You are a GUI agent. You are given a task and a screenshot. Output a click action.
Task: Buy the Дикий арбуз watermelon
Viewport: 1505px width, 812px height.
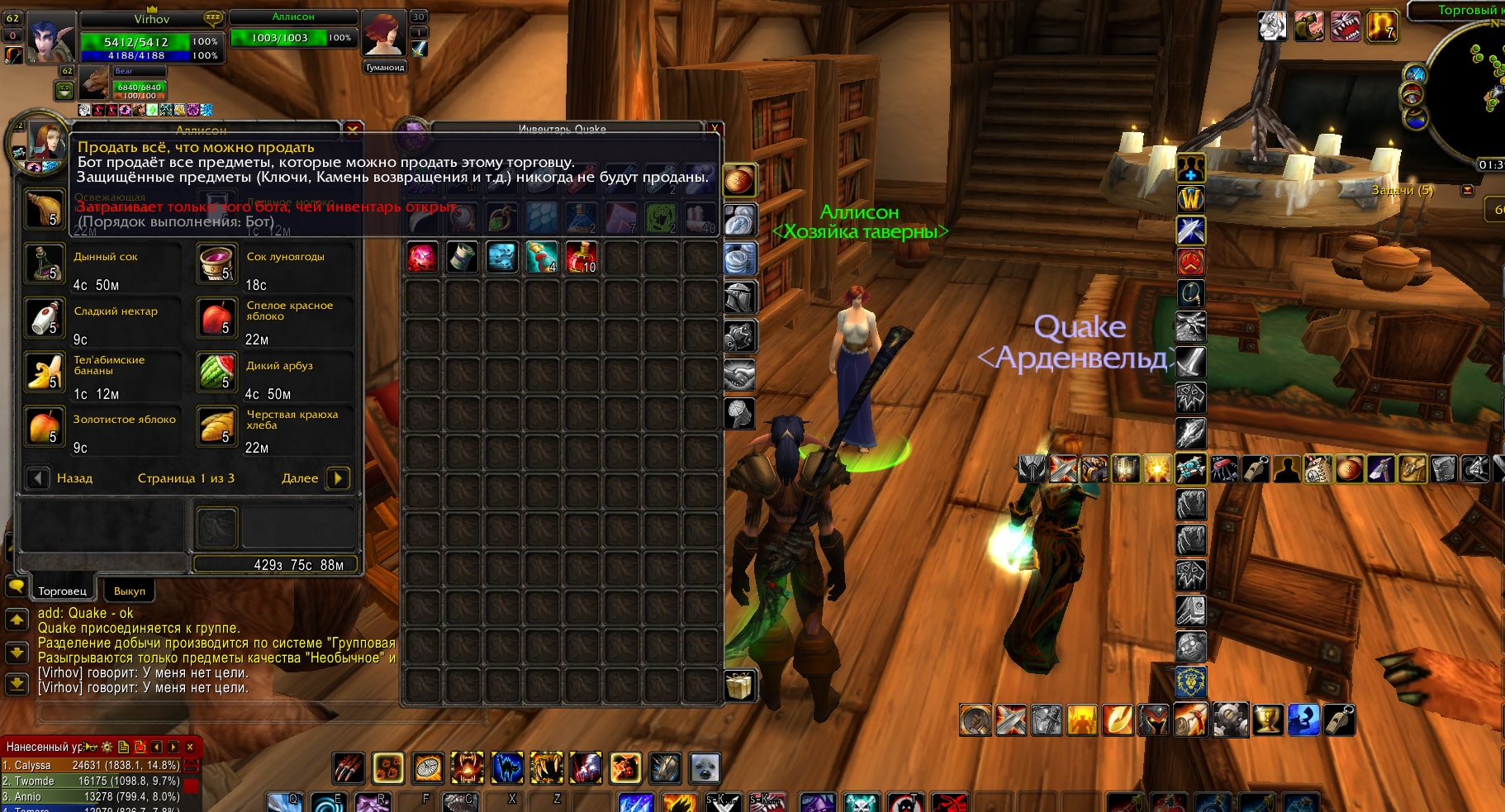217,373
